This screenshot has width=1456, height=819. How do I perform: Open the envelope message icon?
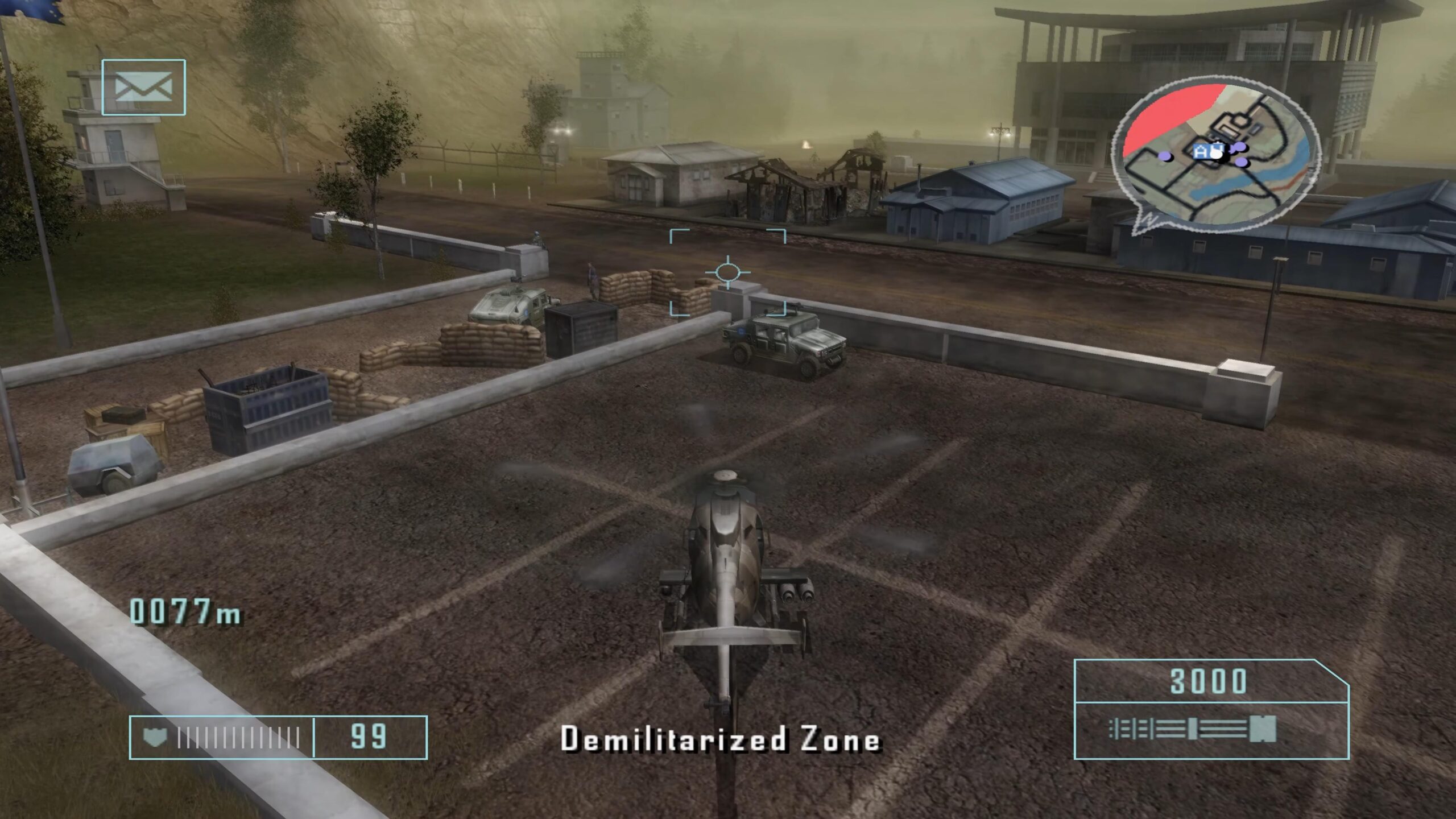point(143,88)
